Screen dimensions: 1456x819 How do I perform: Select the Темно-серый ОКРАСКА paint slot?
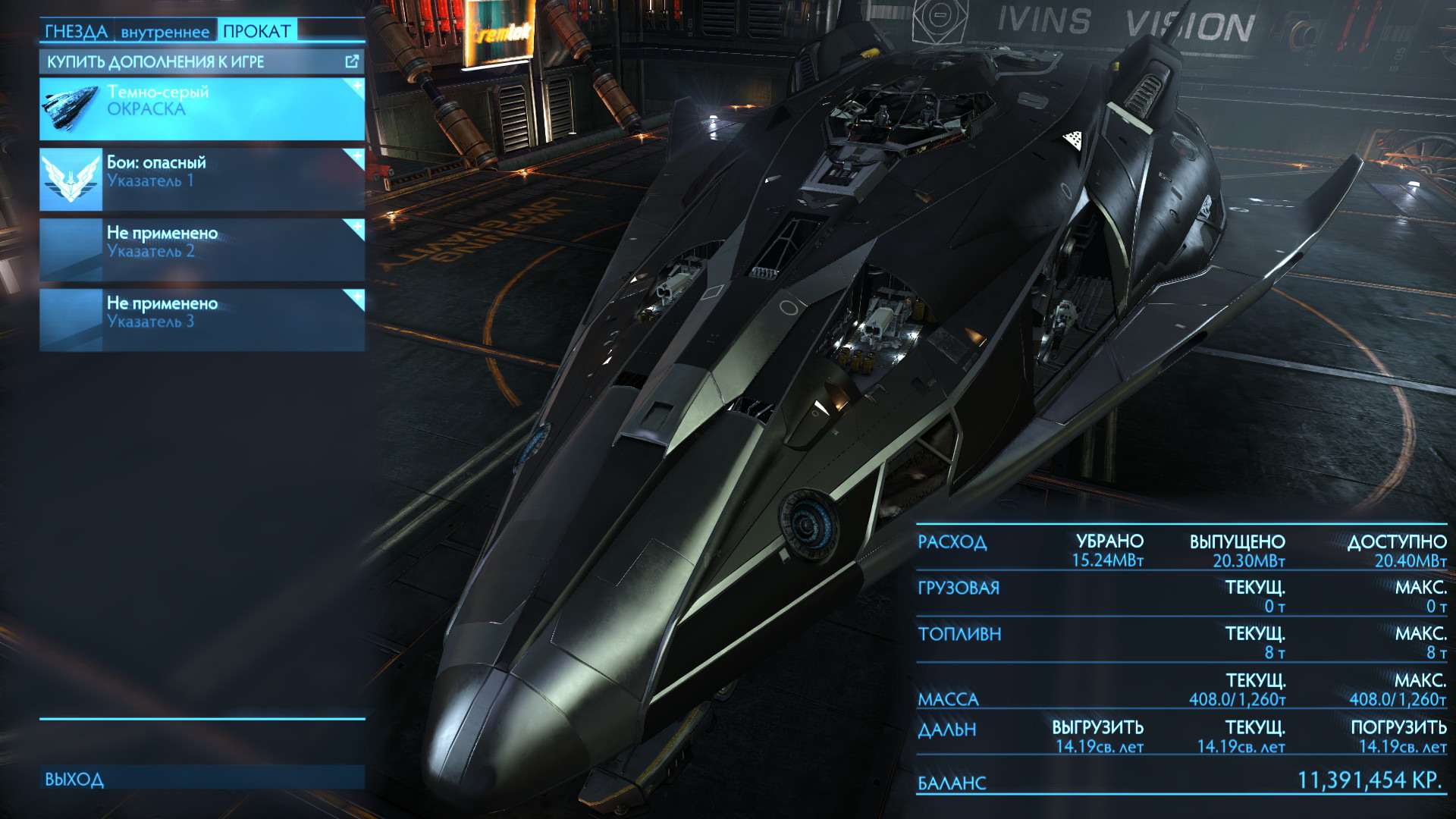tap(202, 108)
